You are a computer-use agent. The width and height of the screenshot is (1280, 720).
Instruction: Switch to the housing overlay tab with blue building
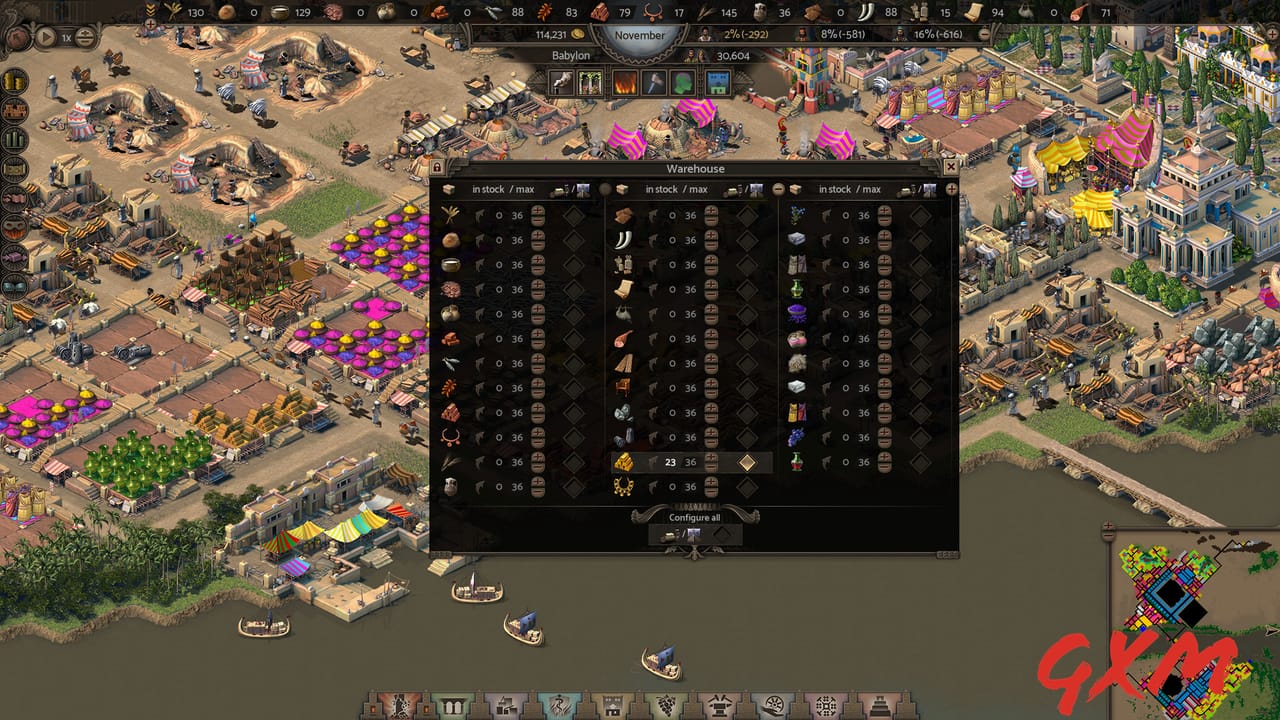(720, 82)
